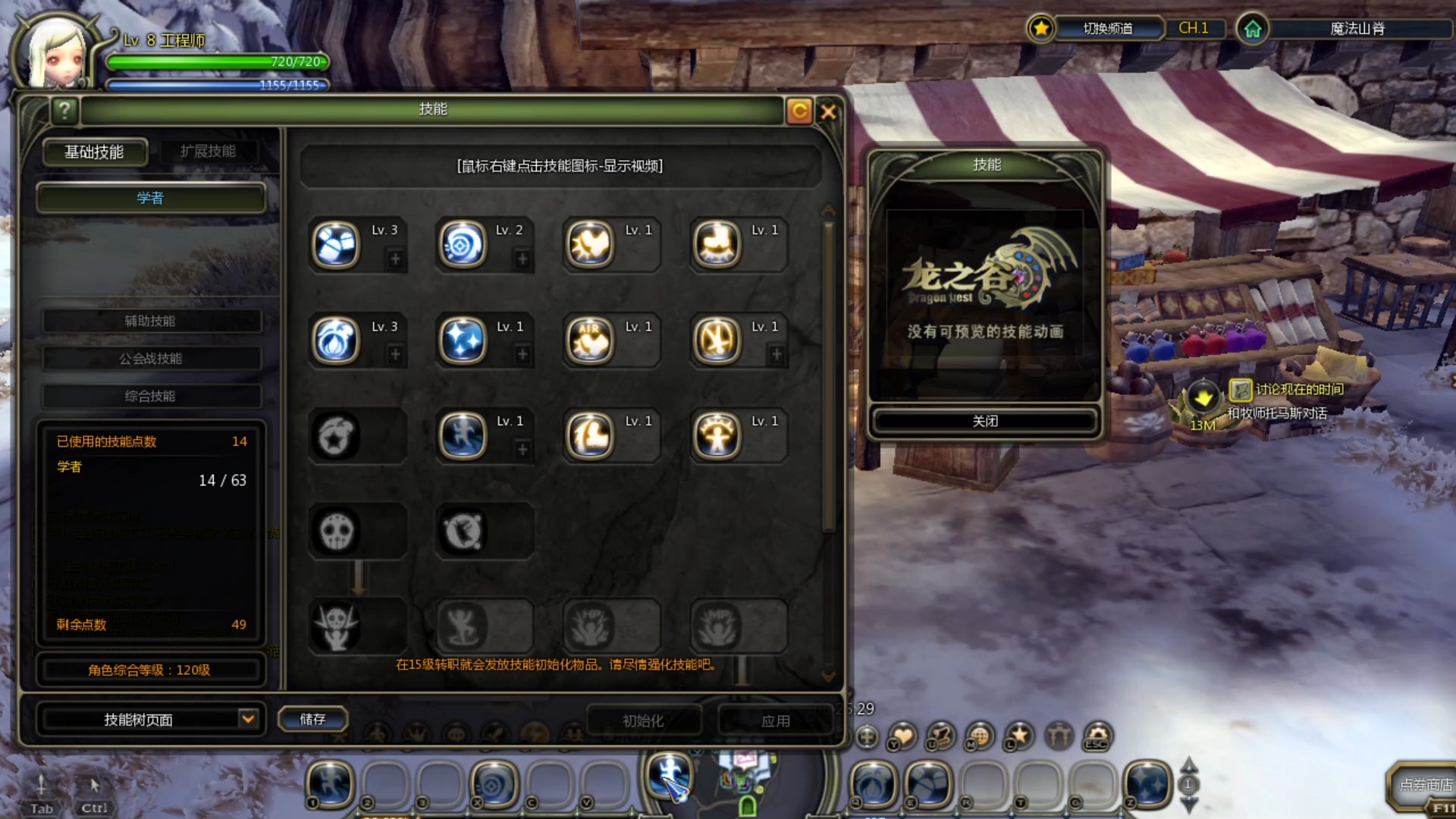The image size is (1456, 819).
Task: Open the 辅助技能 category
Action: [150, 321]
